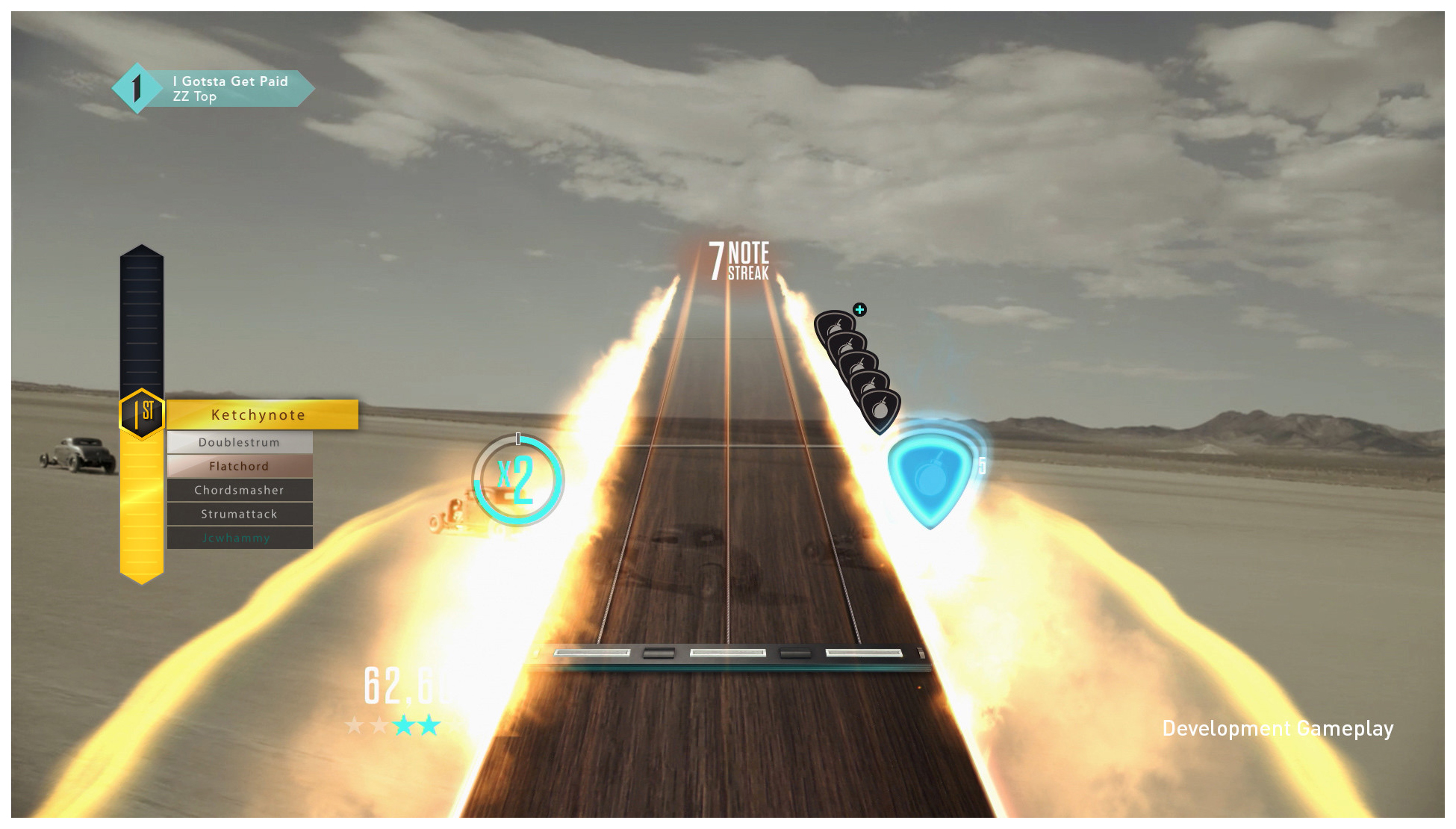The width and height of the screenshot is (1456, 829).
Task: Pick the Strumattack player row
Action: pos(239,514)
